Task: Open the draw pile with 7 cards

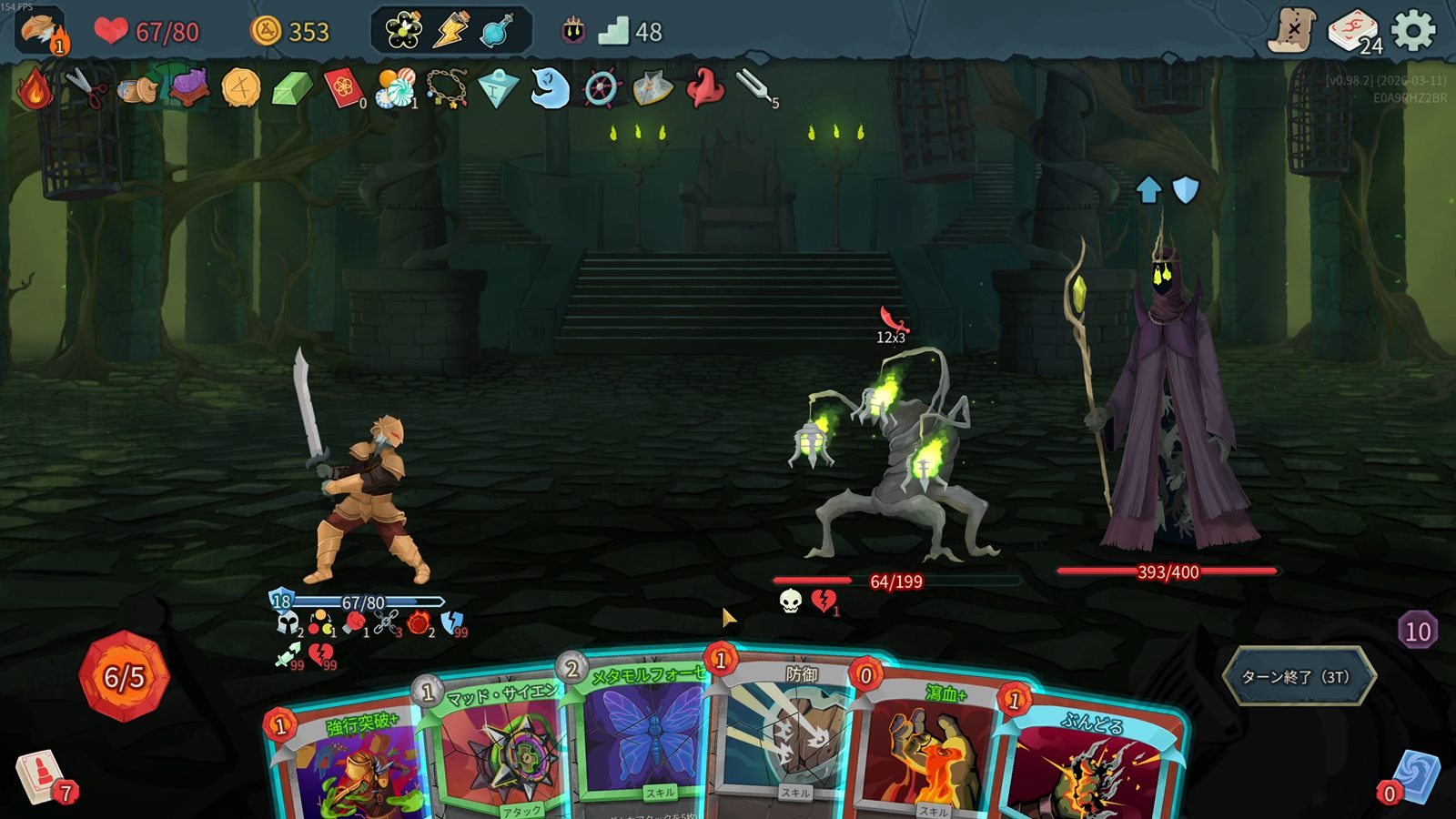Action: click(41, 778)
